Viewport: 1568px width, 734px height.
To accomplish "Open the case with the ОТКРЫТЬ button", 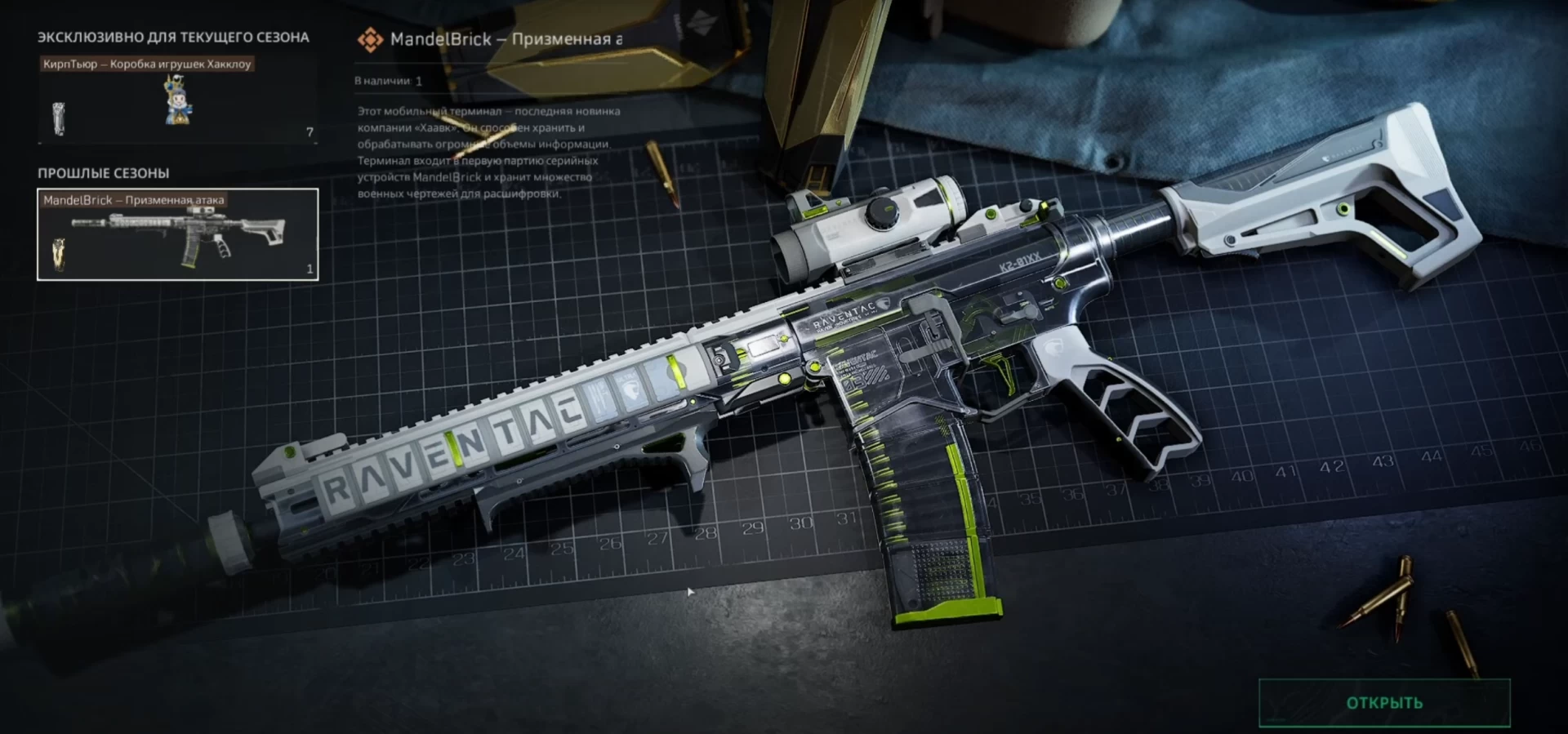I will coord(1384,703).
